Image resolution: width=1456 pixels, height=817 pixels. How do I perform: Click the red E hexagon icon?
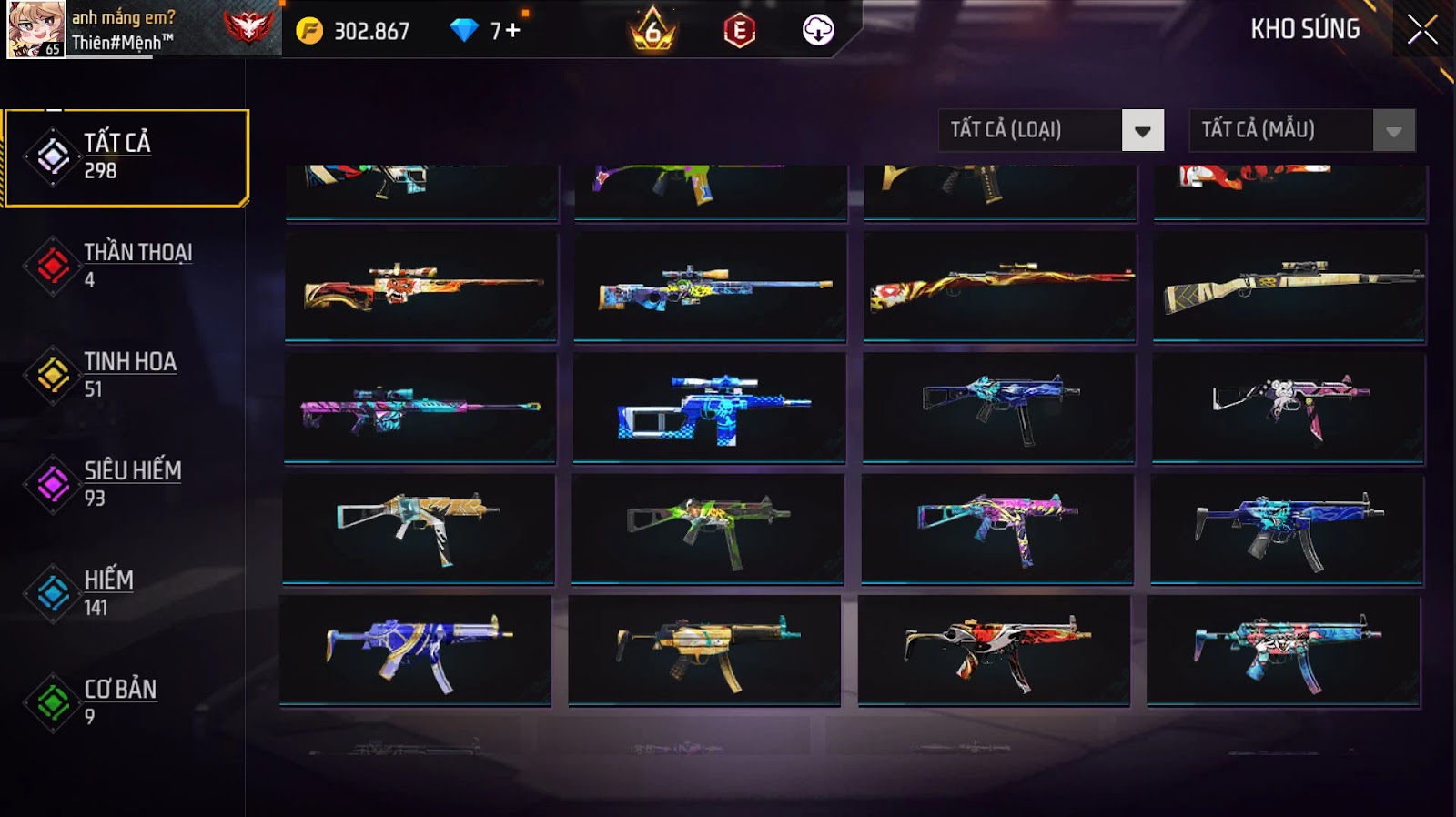pos(739,31)
